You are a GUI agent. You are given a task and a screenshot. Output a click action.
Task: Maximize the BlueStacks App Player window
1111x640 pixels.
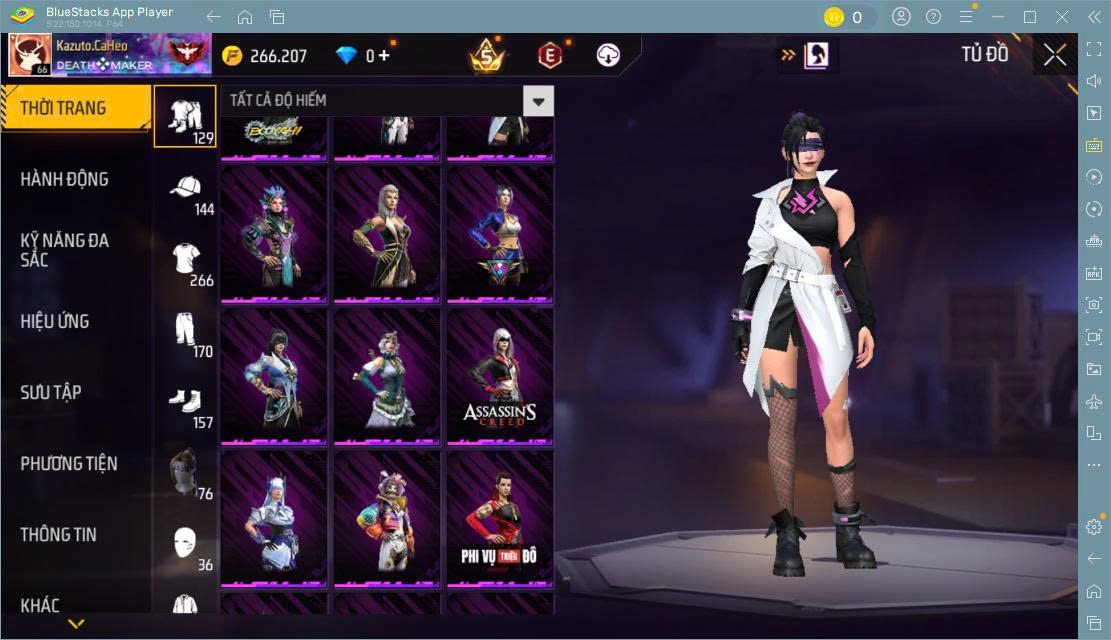[1030, 17]
